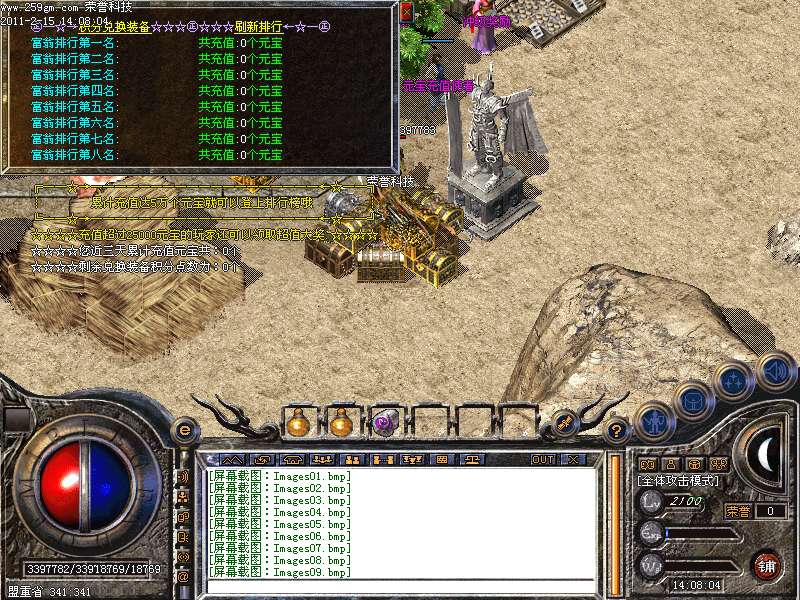The height and width of the screenshot is (600, 800).
Task: Close the wealth ranking dialog panel
Action: (x=406, y=12)
